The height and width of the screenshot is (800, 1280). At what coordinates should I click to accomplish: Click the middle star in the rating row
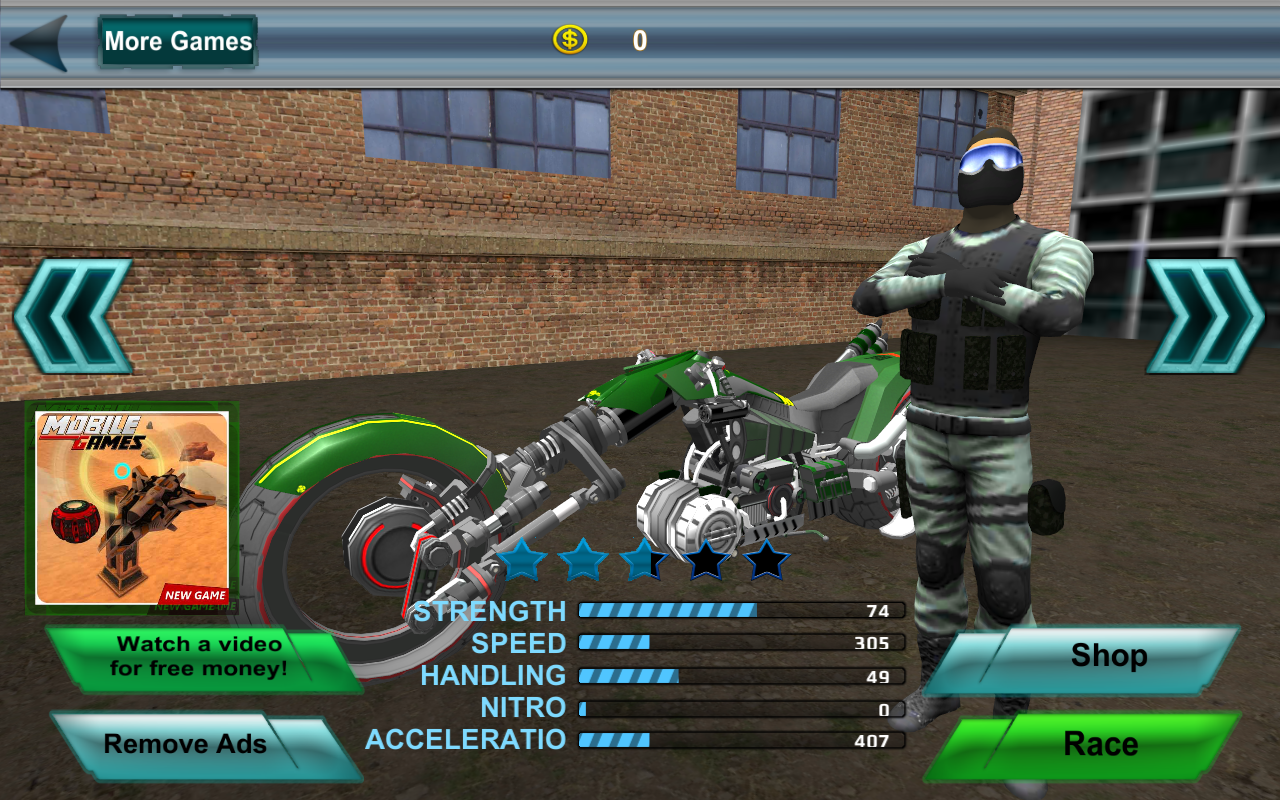(x=646, y=559)
